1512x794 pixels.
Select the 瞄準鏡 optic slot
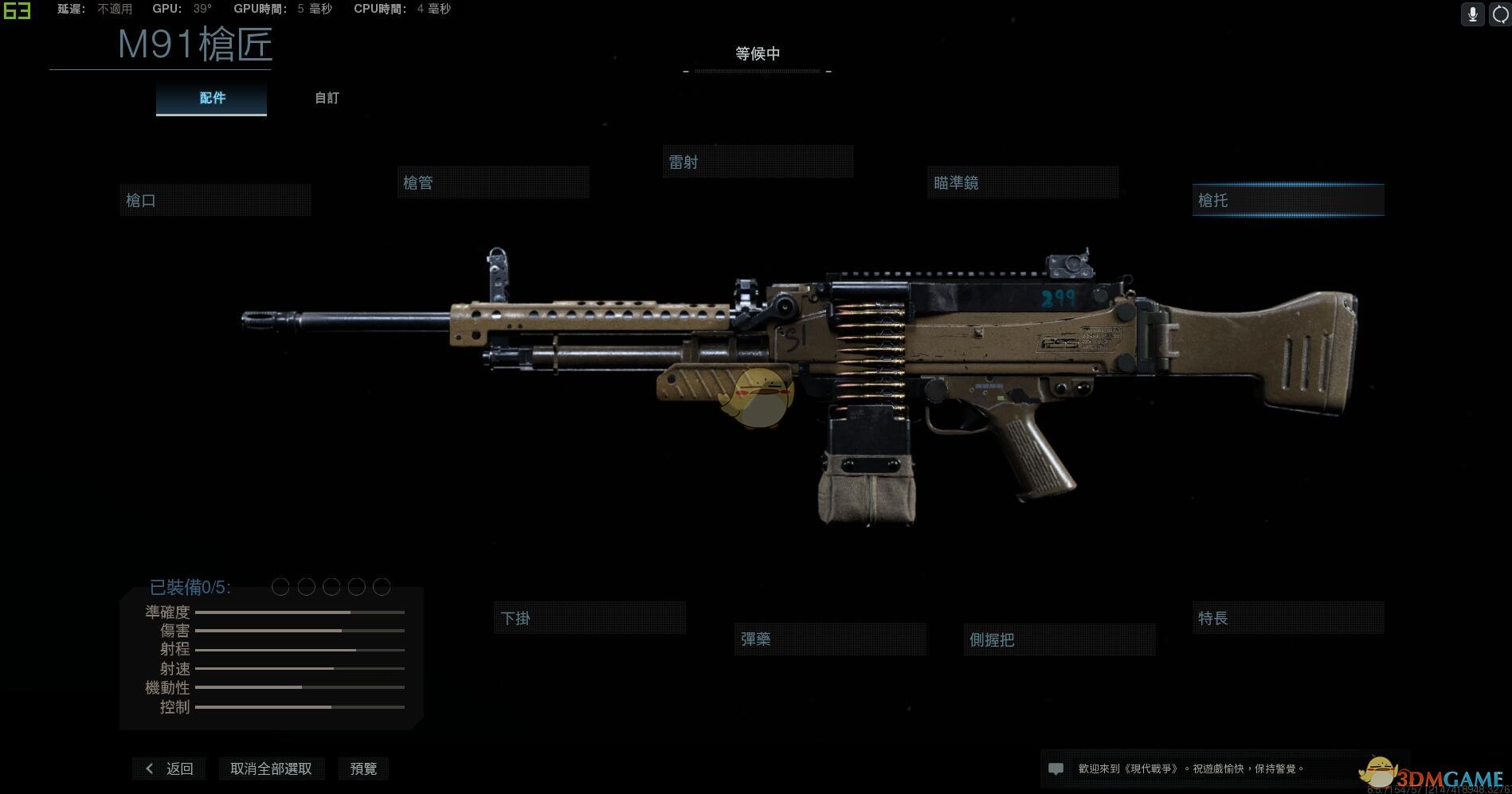(x=1023, y=182)
